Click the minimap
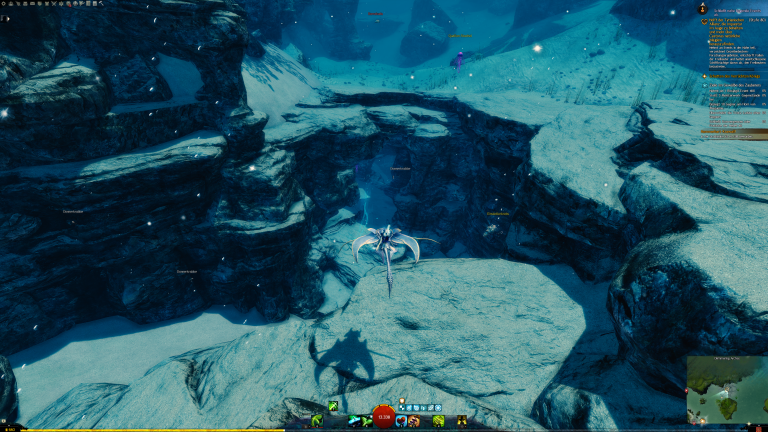 click(x=726, y=392)
